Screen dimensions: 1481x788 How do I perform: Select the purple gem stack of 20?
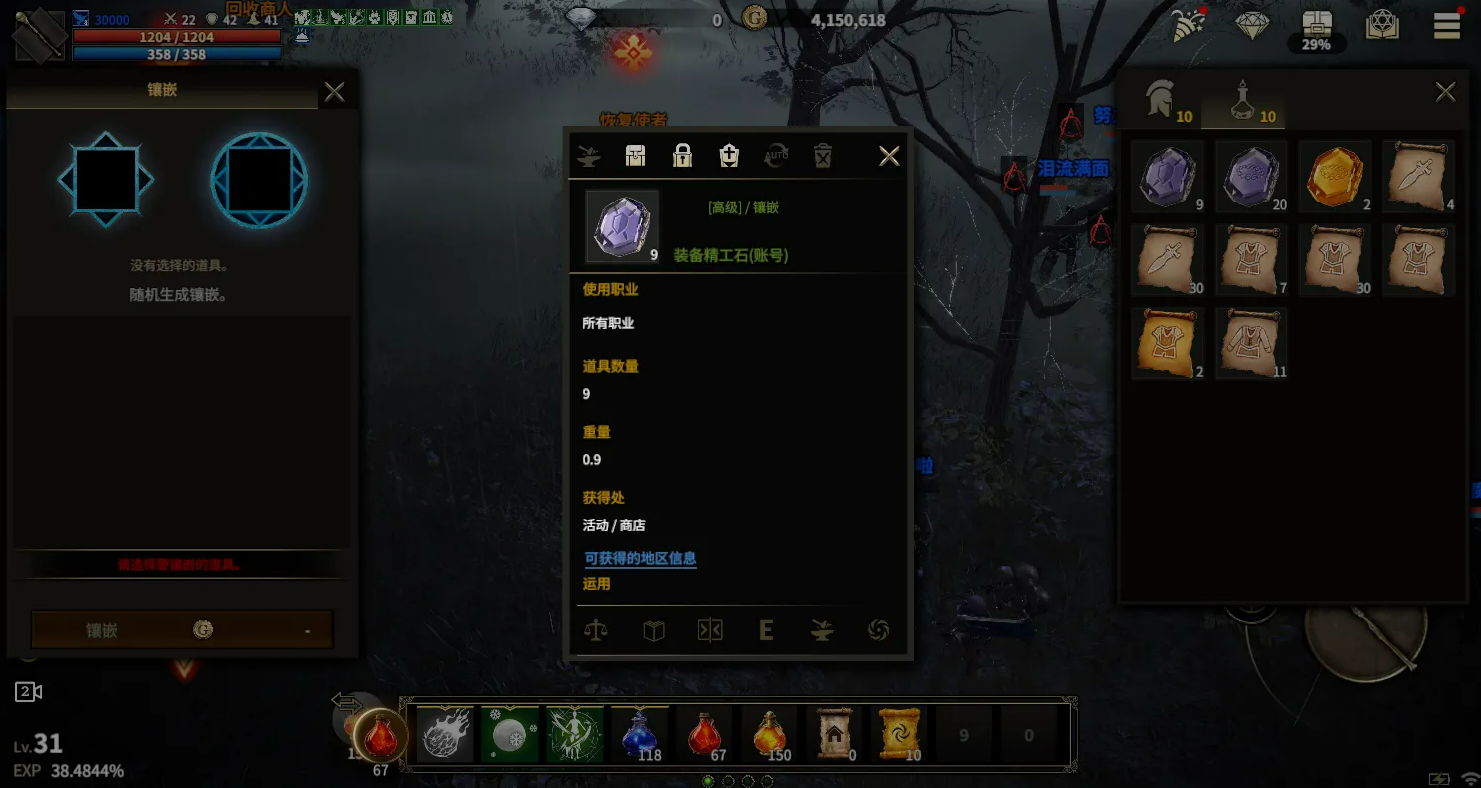click(x=1251, y=176)
